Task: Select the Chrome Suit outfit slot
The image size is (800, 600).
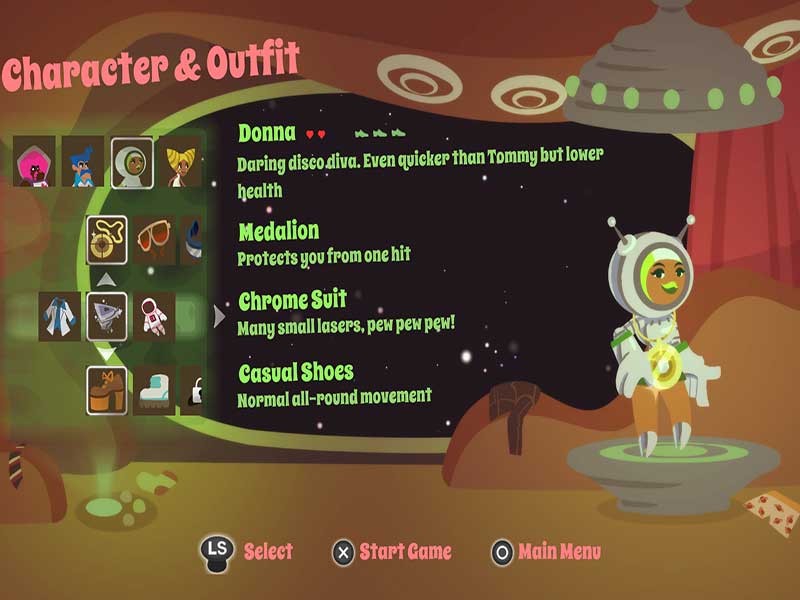Action: tap(107, 316)
